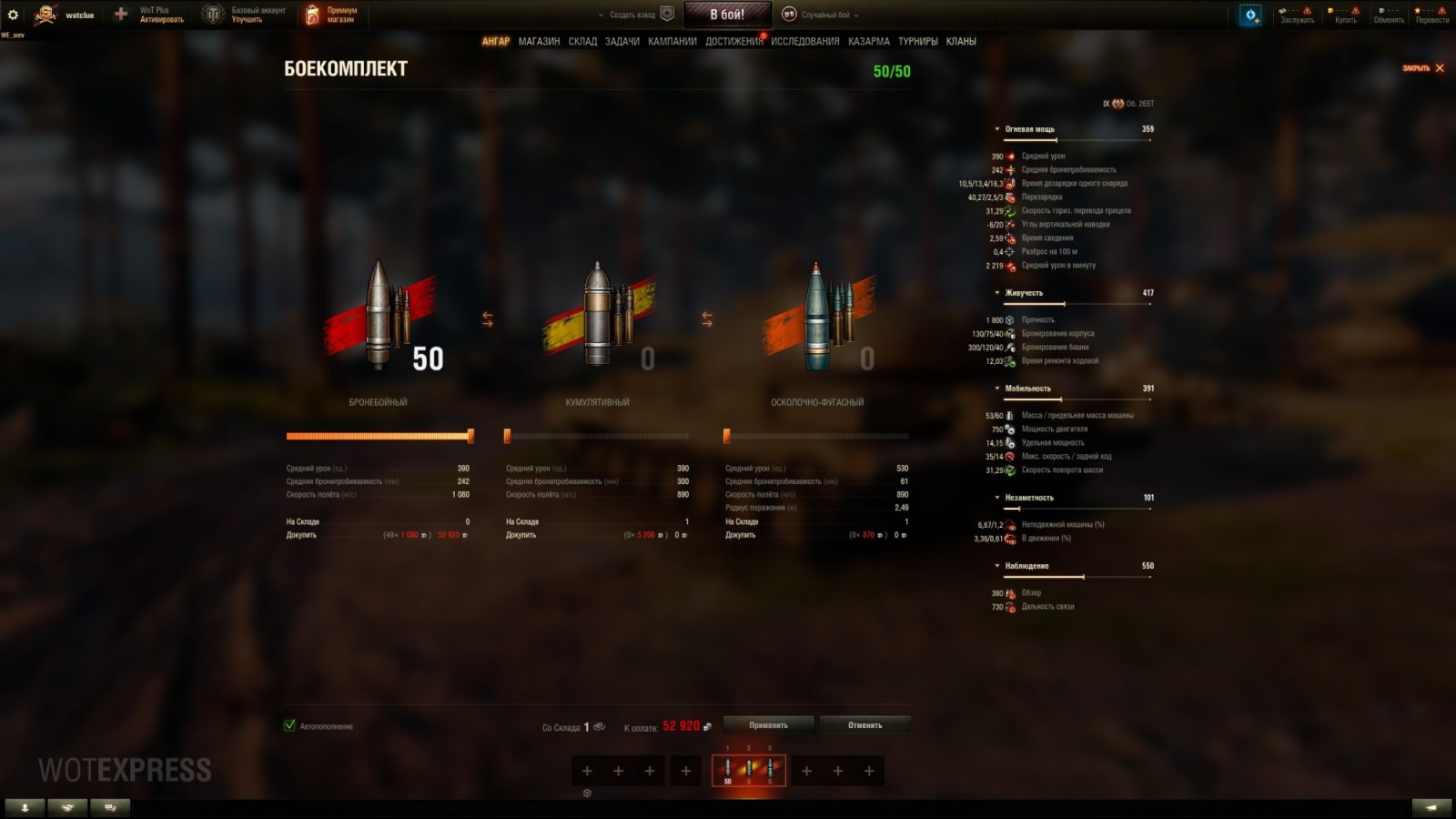Click the platoon shield icon near Создать взвод

(x=669, y=14)
